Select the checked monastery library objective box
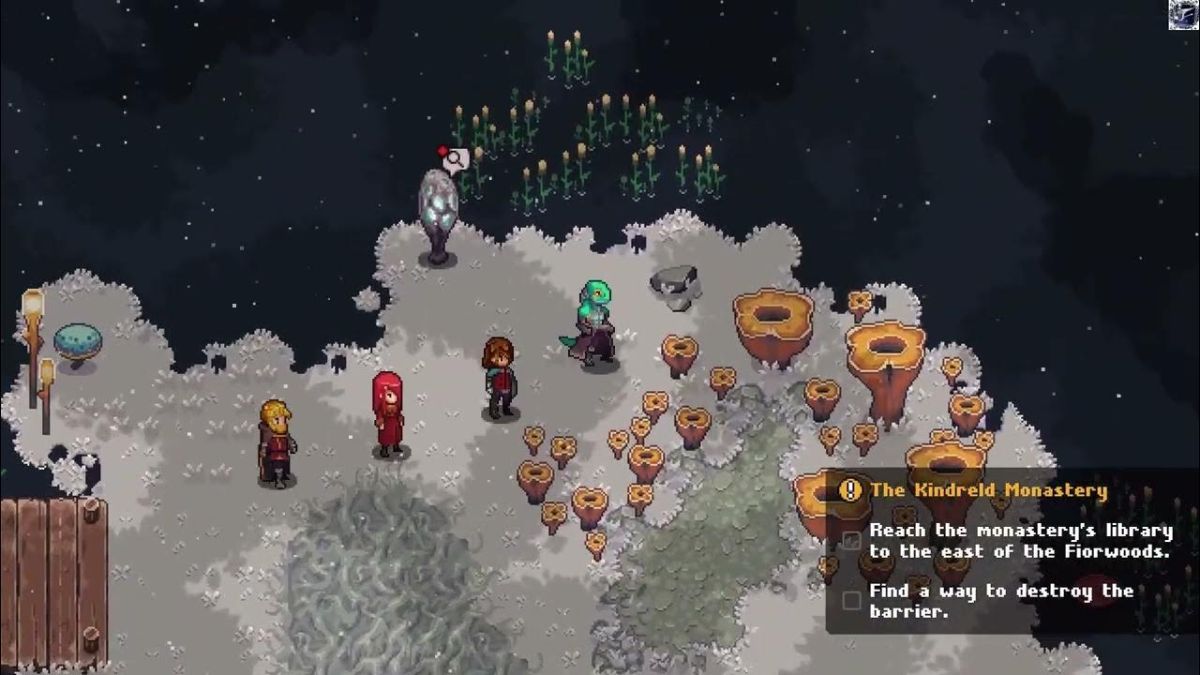The height and width of the screenshot is (675, 1200). click(x=852, y=540)
